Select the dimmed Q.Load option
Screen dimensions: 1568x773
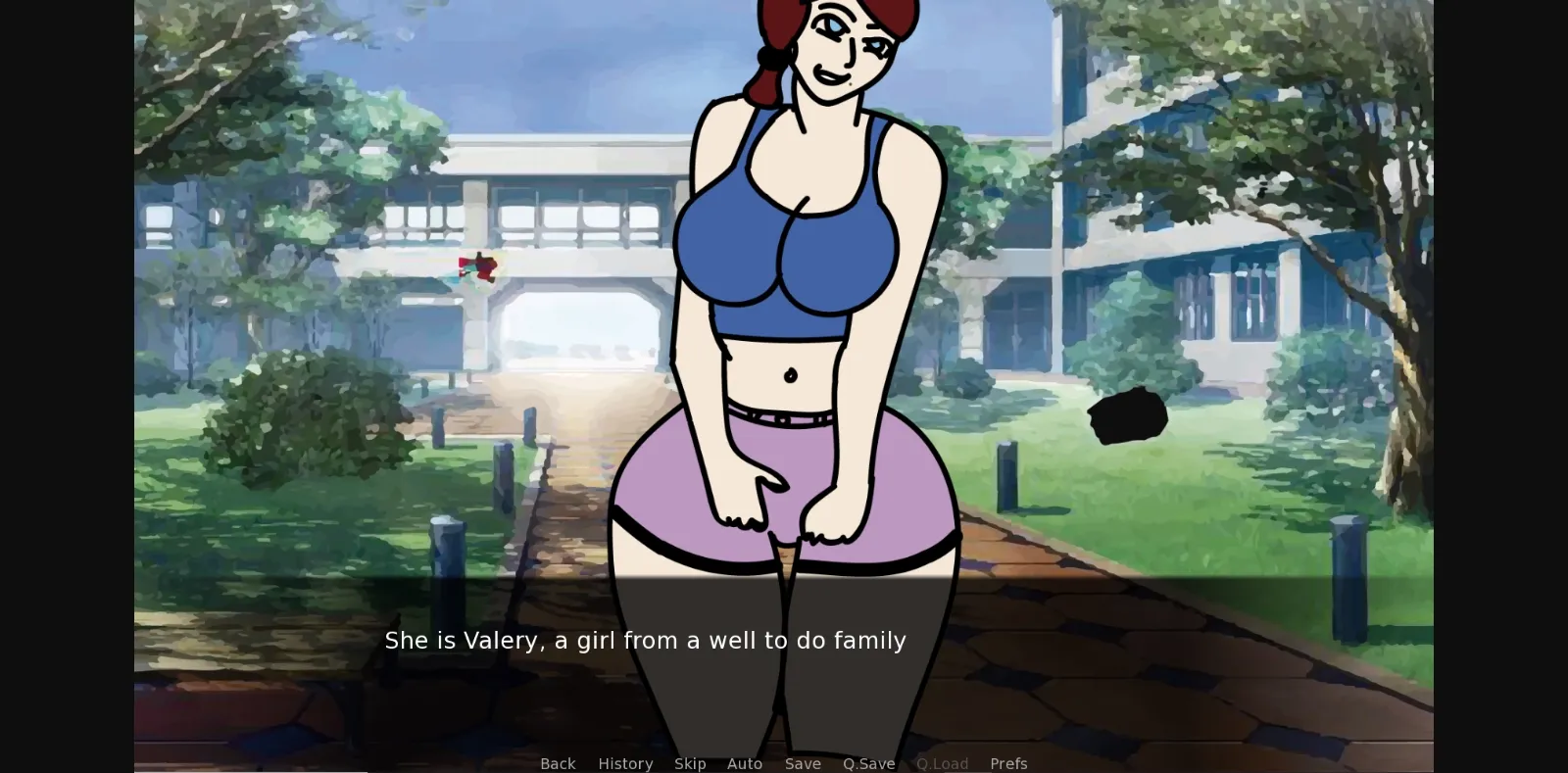(x=943, y=763)
